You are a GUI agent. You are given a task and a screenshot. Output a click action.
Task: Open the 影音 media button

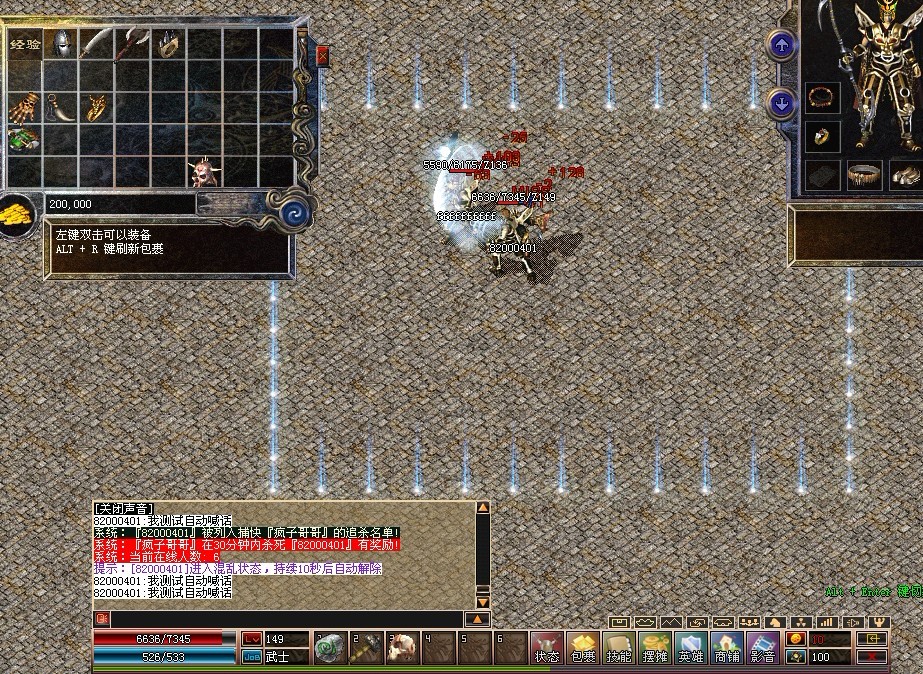click(x=762, y=648)
